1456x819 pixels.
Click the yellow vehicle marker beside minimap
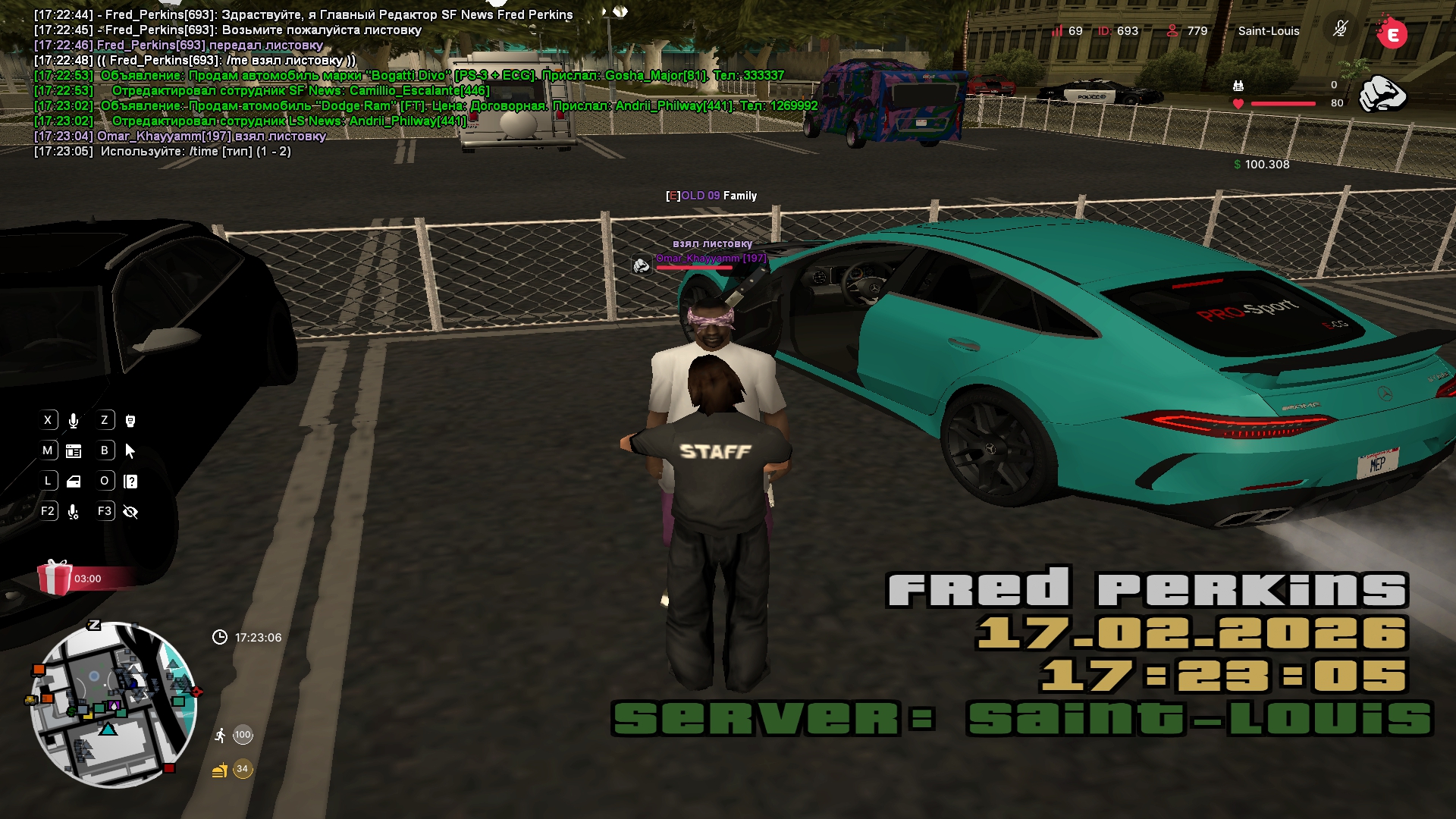pyautogui.click(x=30, y=699)
